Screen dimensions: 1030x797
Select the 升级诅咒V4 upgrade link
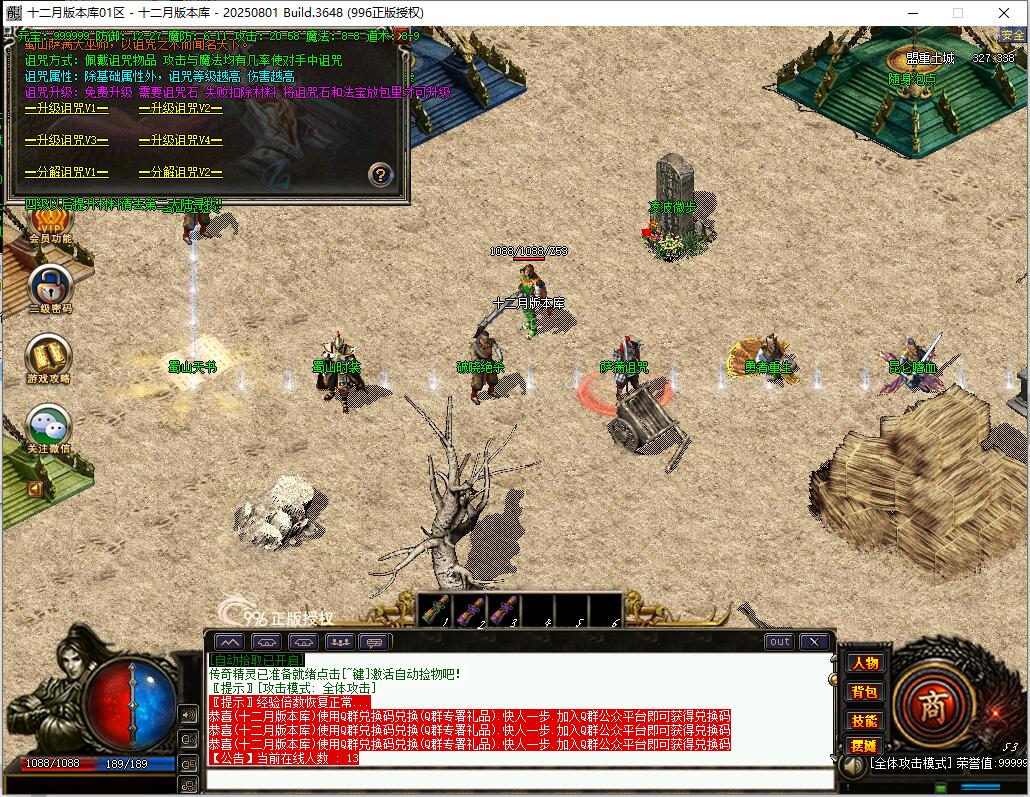[x=181, y=140]
